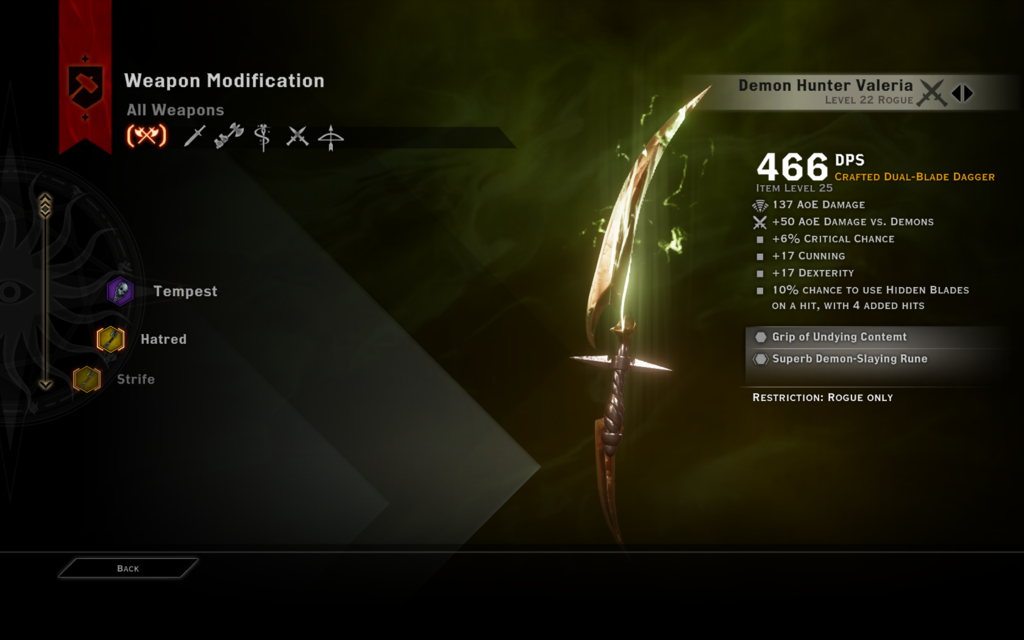Switch to the previous character with left arrow
This screenshot has height=640, width=1024.
coord(956,93)
